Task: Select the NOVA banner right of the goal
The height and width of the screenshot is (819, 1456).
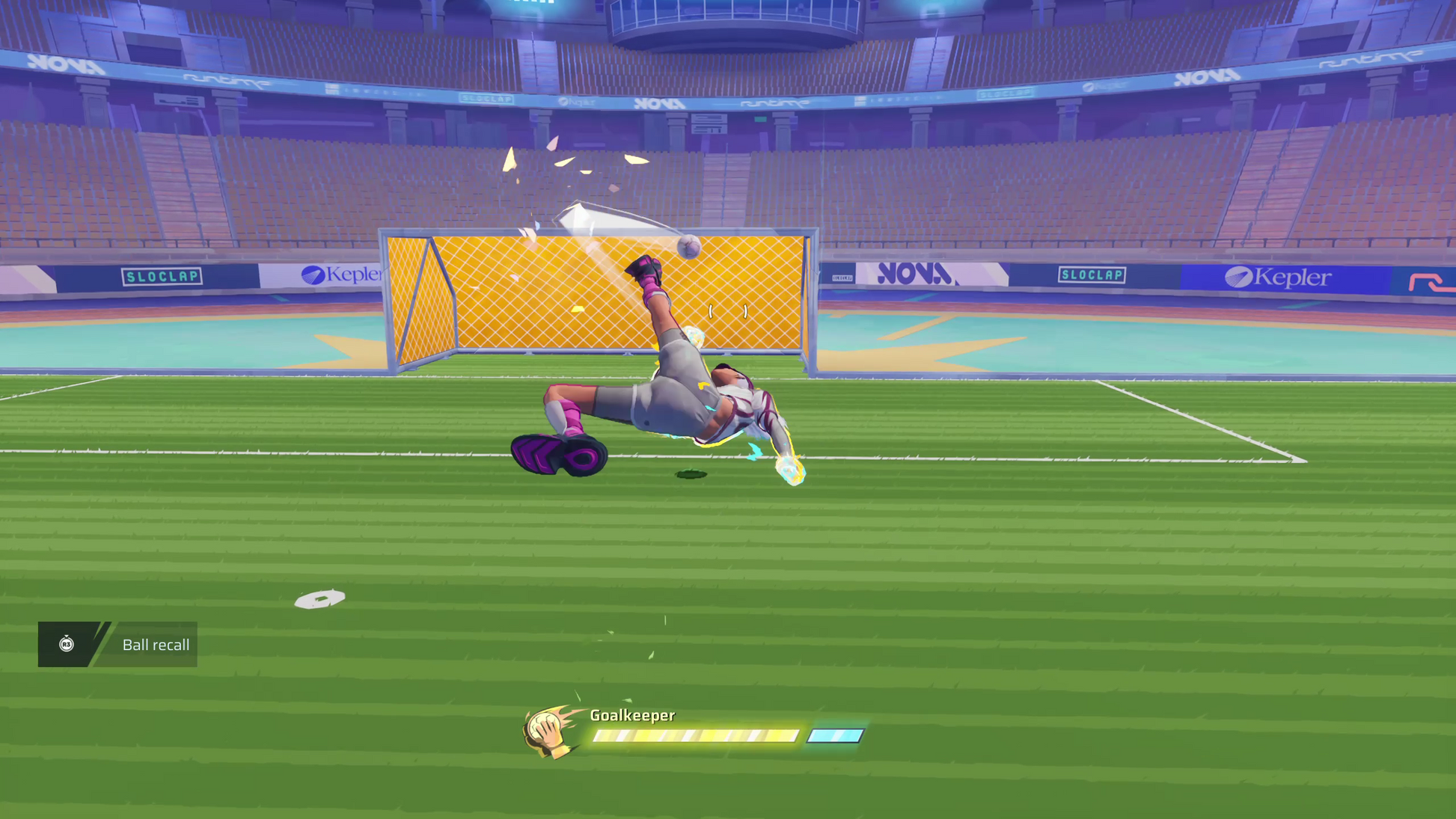Action: click(914, 275)
